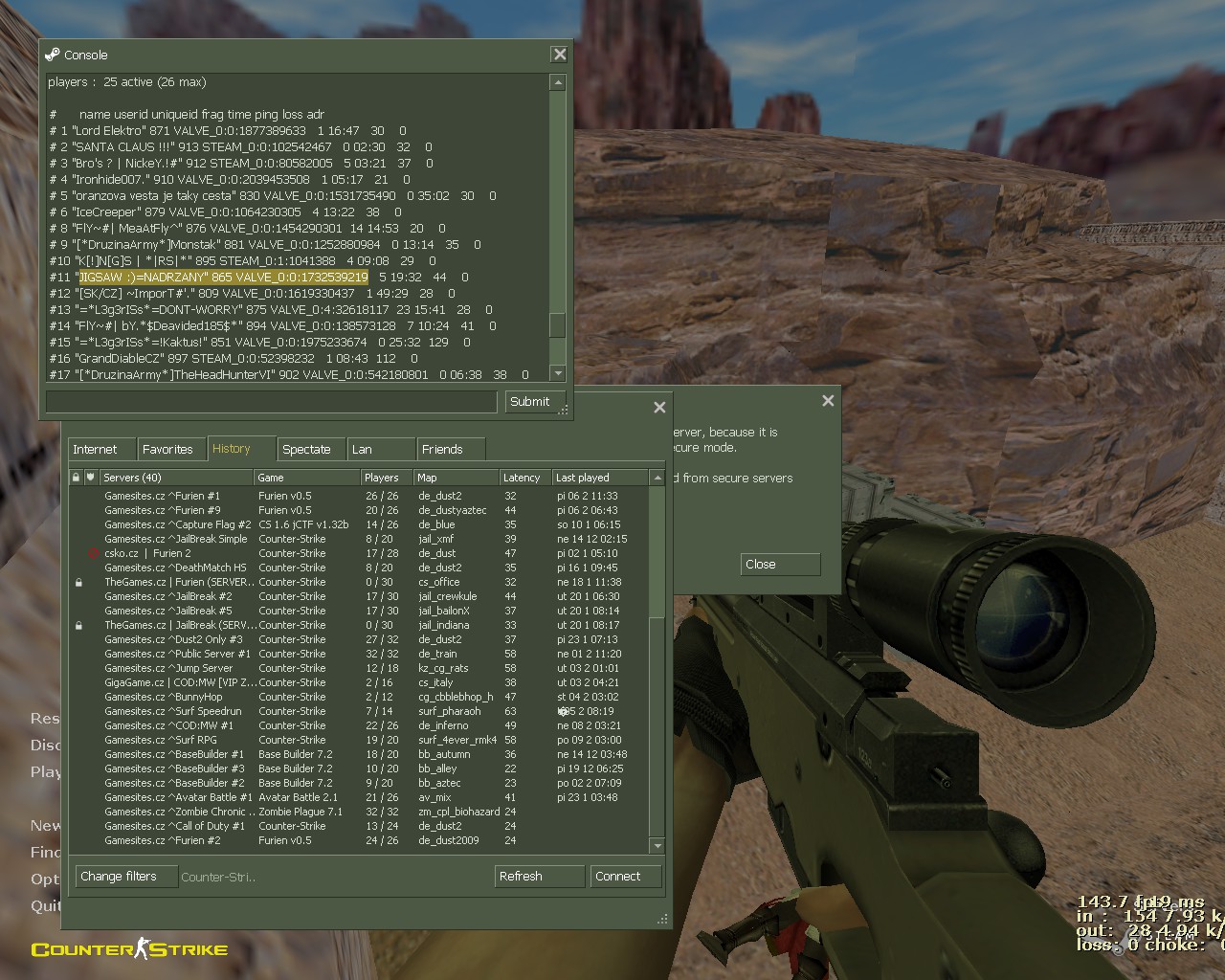Show the Spectate server tab

pyautogui.click(x=306, y=449)
